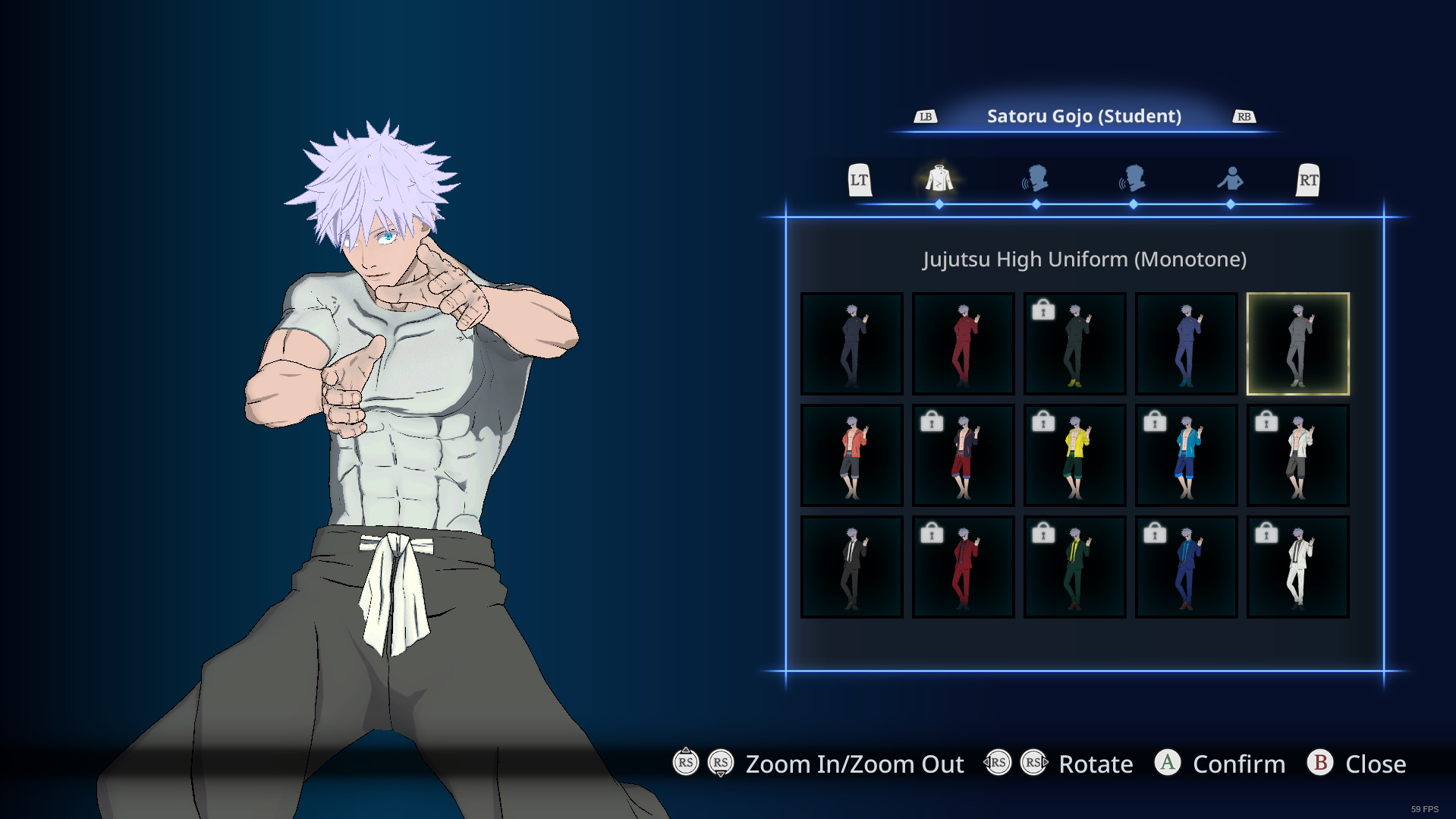1456x819 pixels.
Task: Click the Close button
Action: tap(1375, 764)
